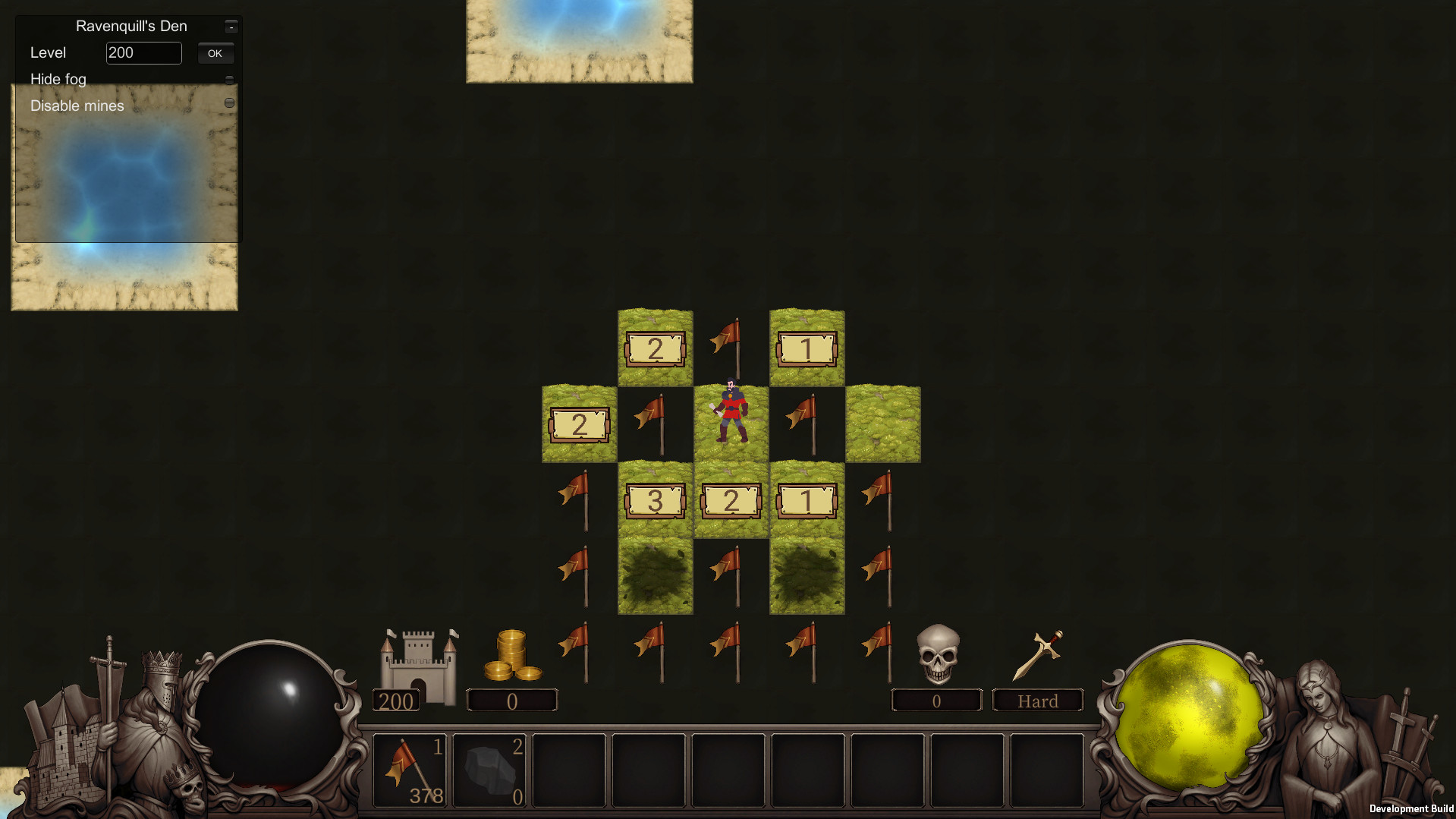This screenshot has height=819, width=1456.
Task: Click the Level input field showing 200
Action: point(143,52)
